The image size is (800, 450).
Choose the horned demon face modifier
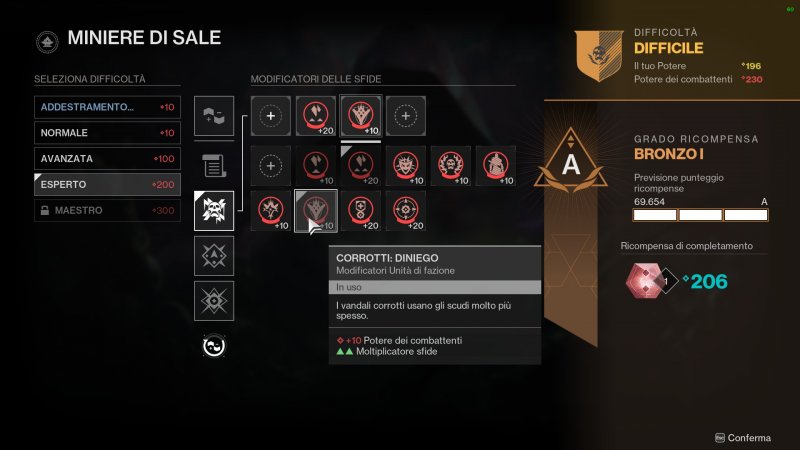coord(406,166)
